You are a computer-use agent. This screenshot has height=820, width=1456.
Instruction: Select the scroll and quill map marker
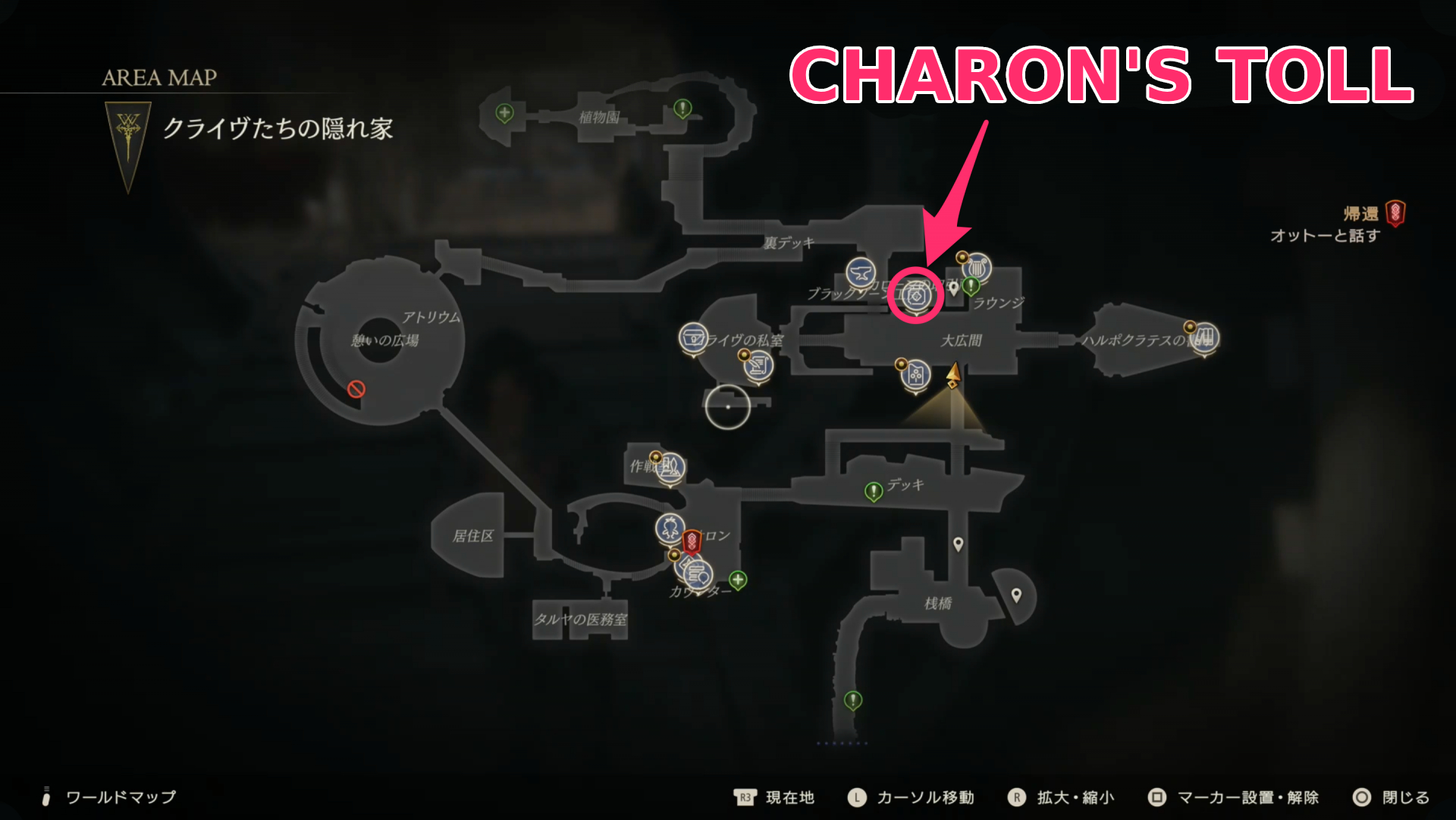[758, 367]
